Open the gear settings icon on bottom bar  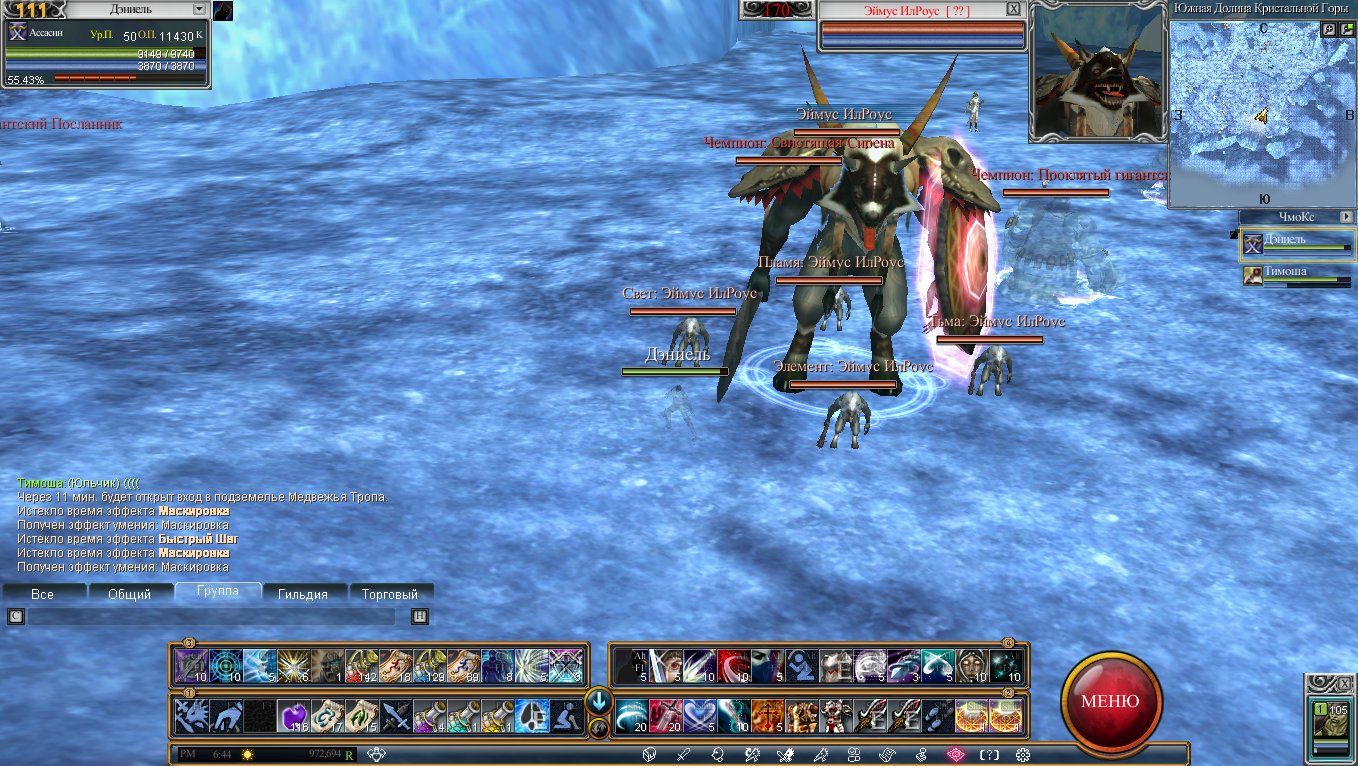click(x=1022, y=755)
